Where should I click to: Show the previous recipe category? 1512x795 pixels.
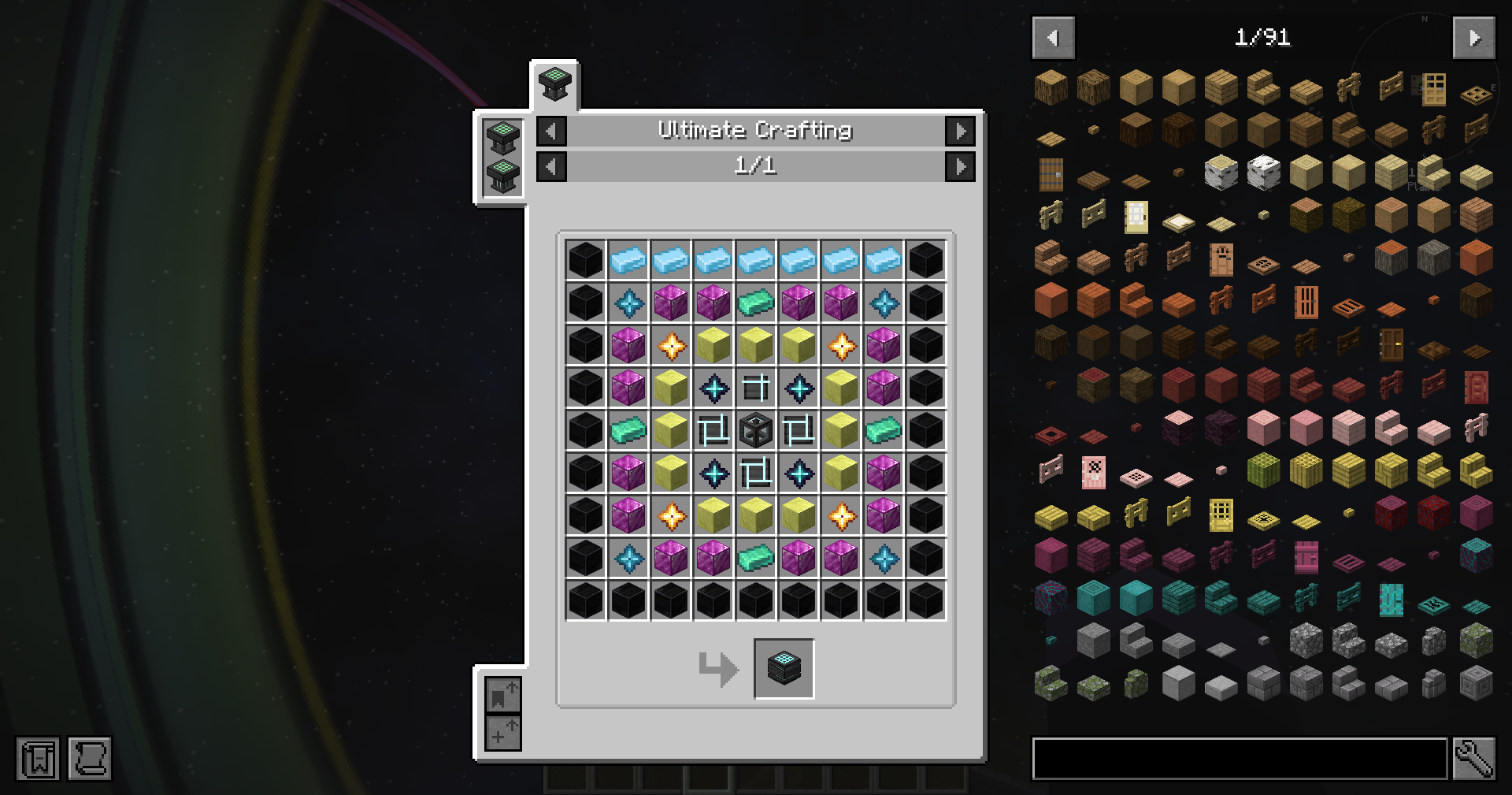click(551, 131)
